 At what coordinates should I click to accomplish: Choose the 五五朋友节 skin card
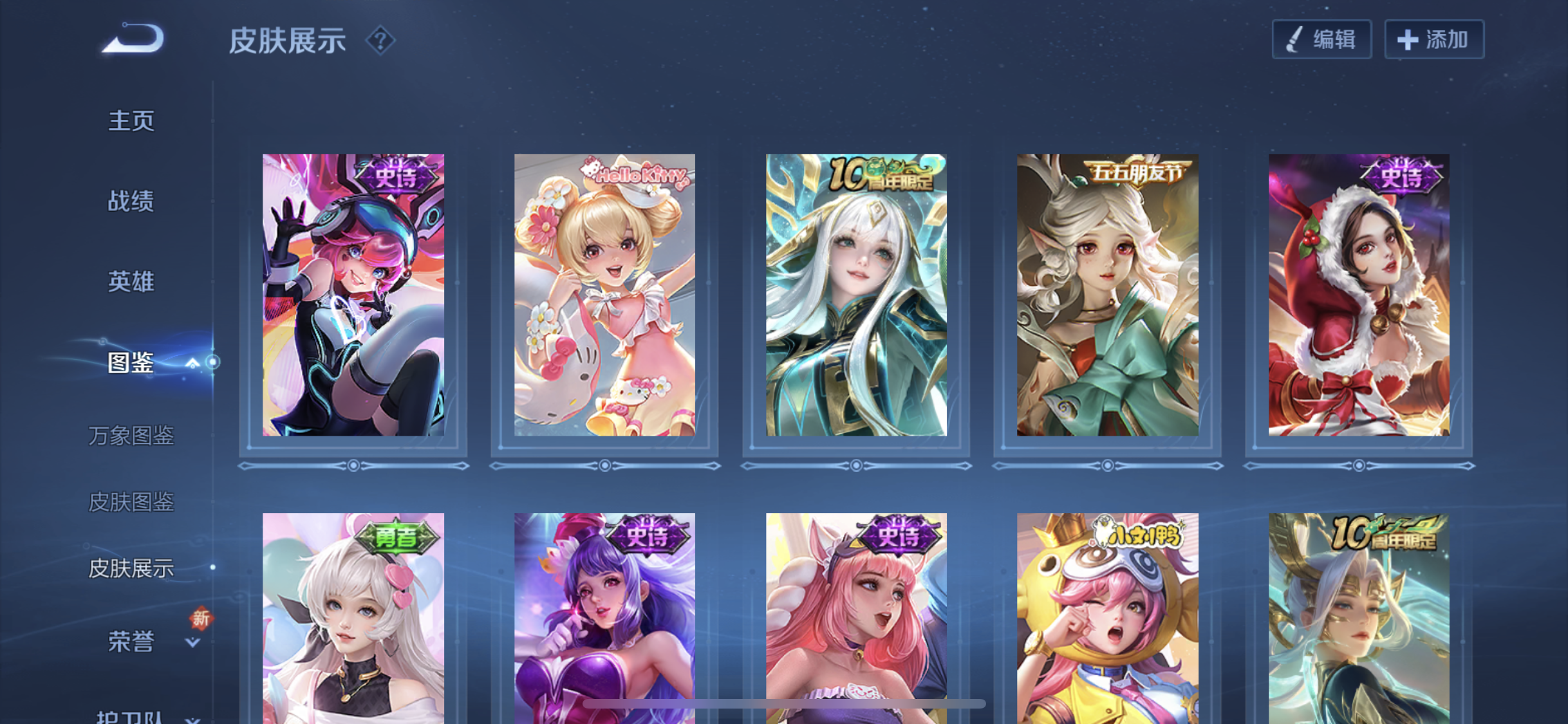(1107, 295)
